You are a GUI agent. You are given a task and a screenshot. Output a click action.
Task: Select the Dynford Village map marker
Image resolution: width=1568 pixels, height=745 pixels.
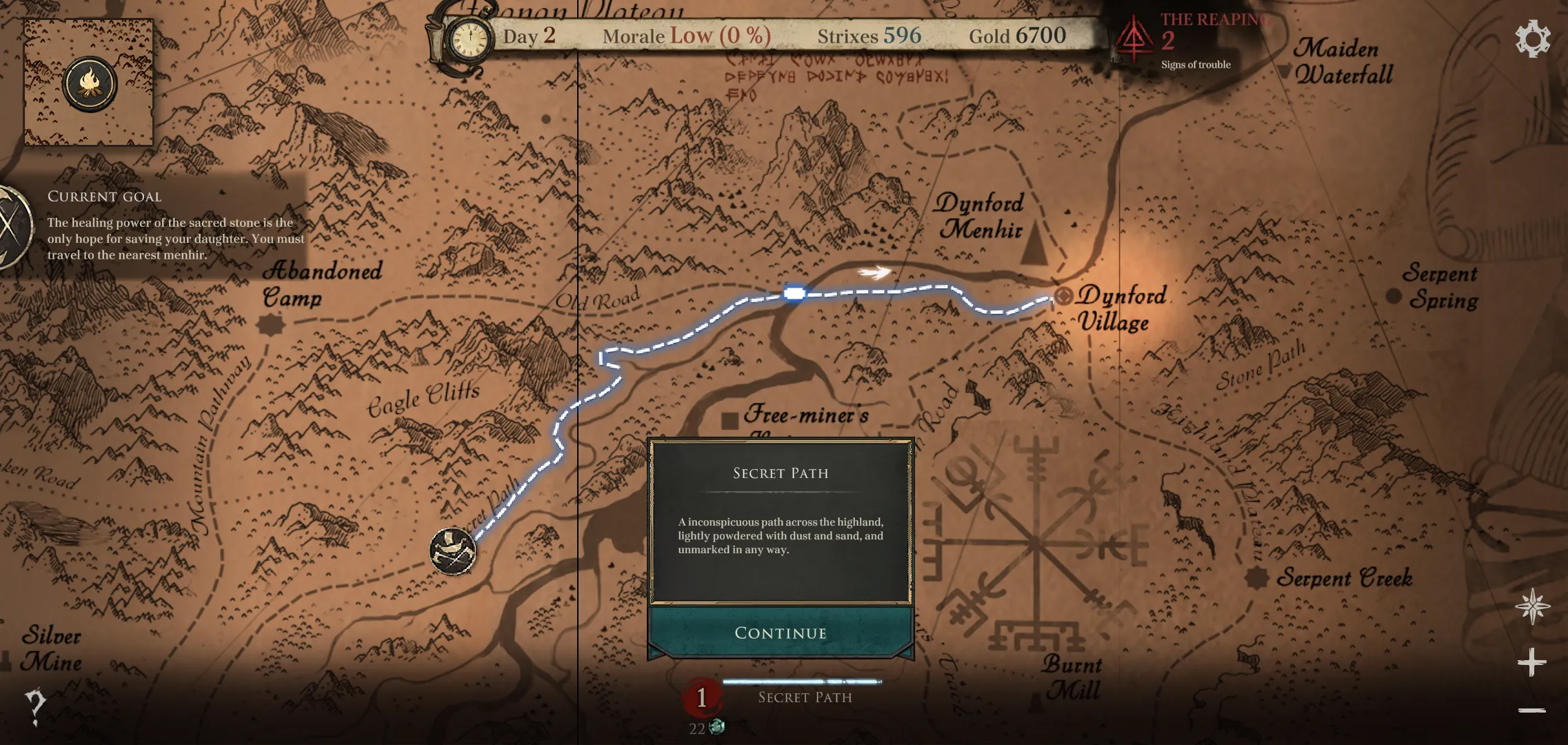[x=1064, y=296]
